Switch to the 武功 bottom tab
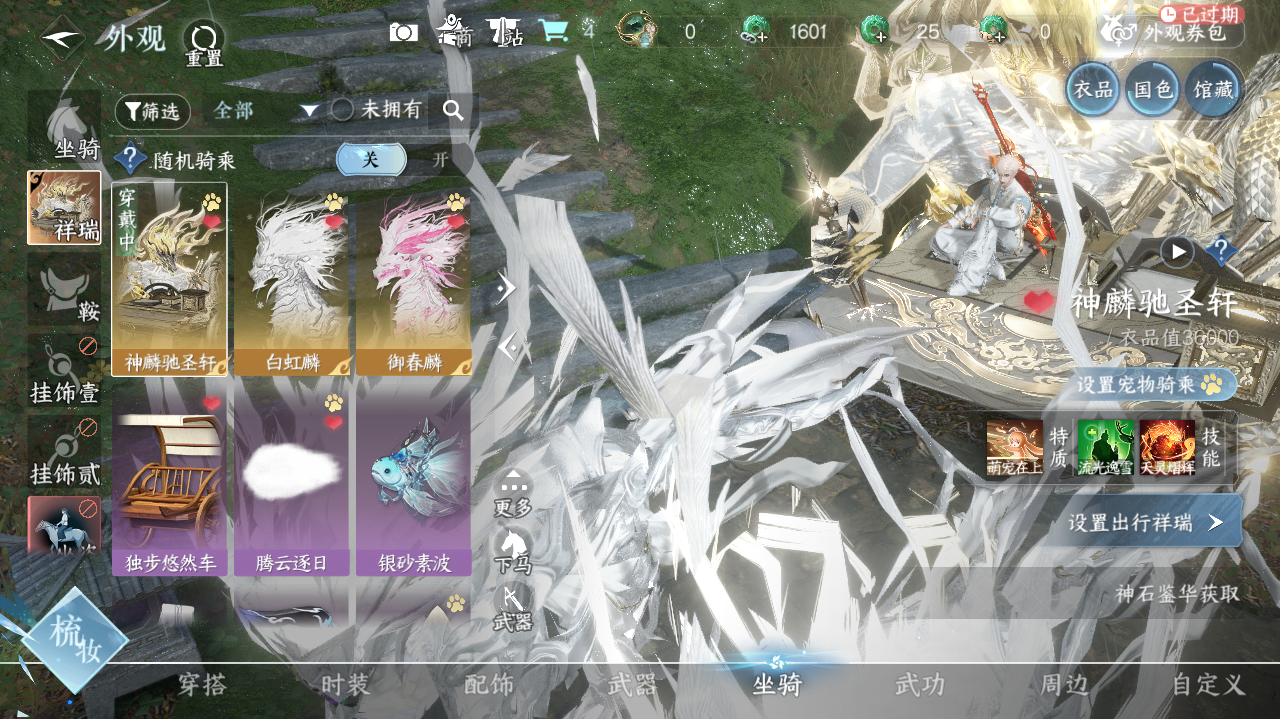 coord(919,685)
